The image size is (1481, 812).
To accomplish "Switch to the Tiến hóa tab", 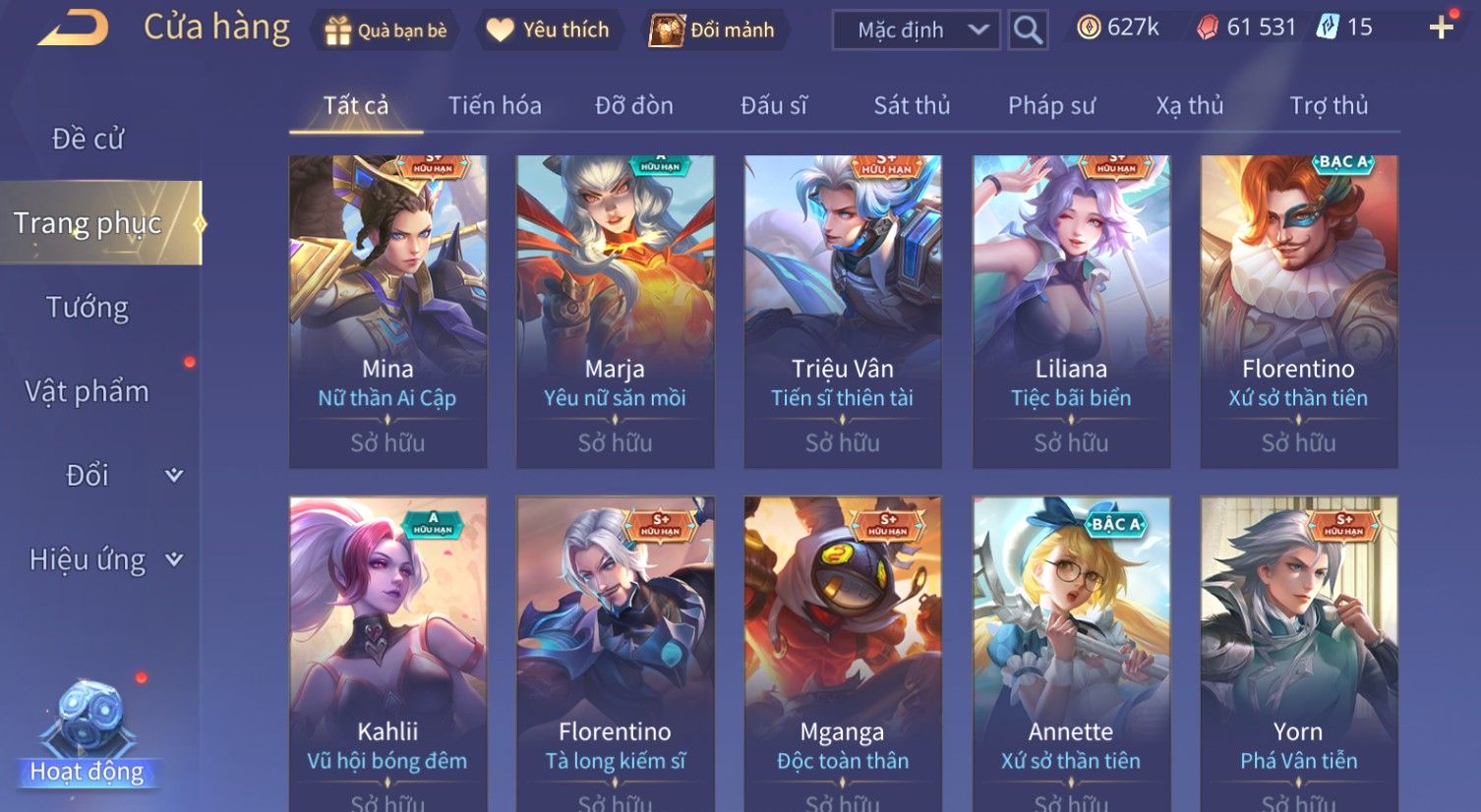I will pyautogui.click(x=495, y=105).
